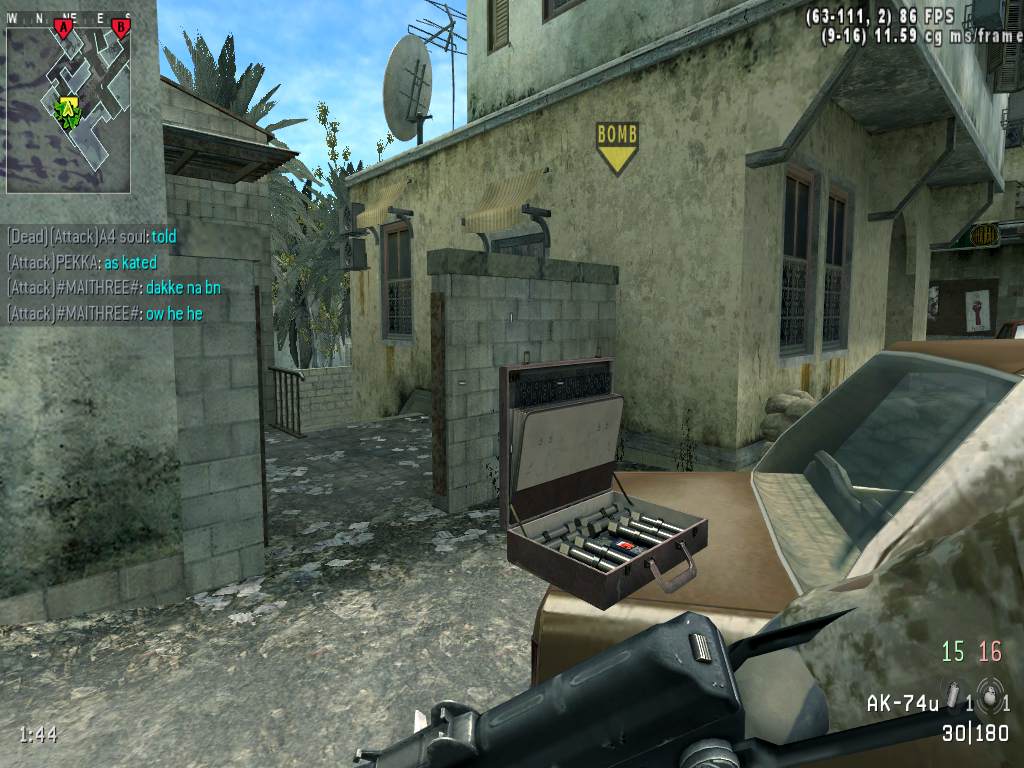Select the frag grenade icon

point(989,695)
